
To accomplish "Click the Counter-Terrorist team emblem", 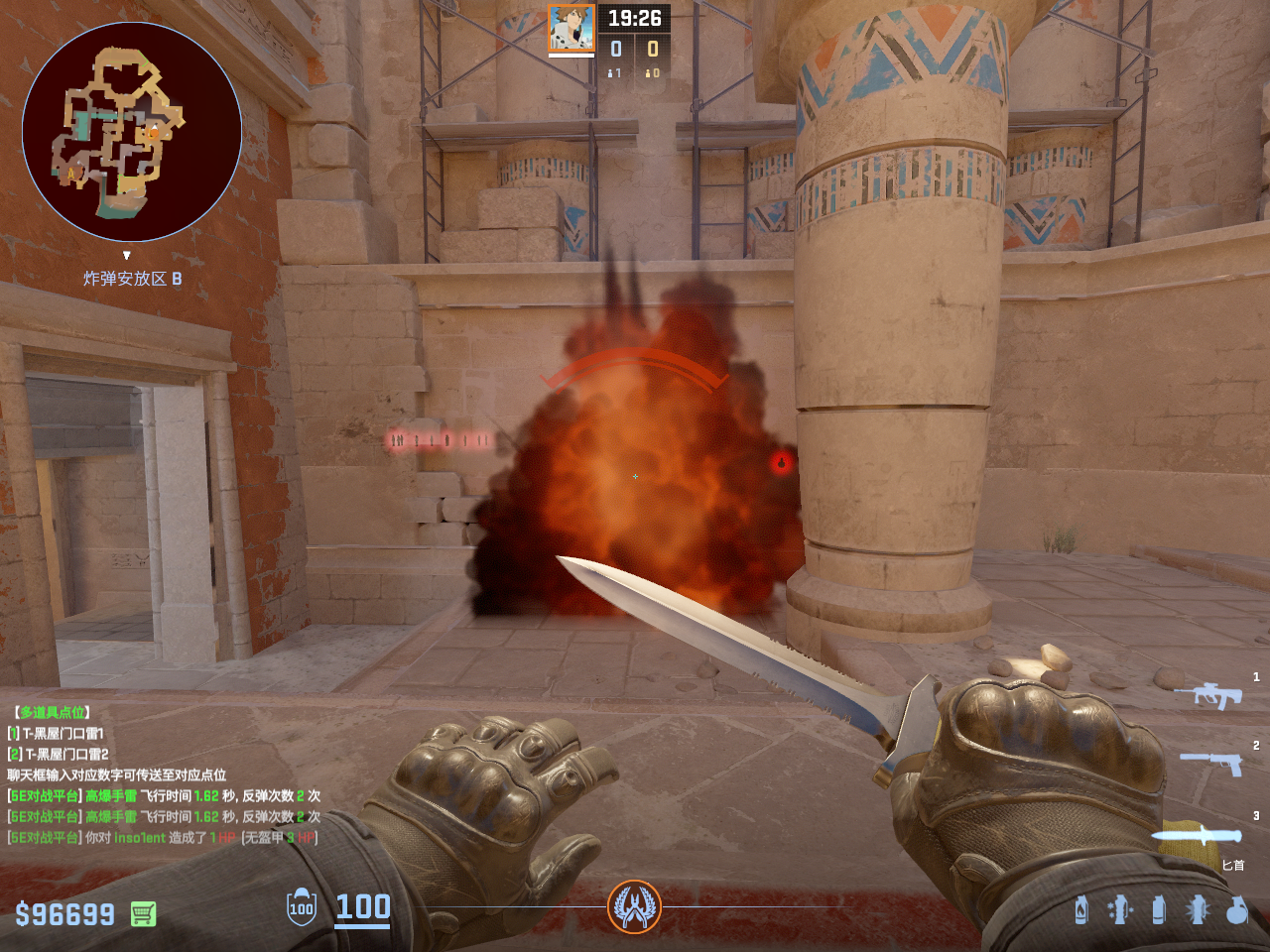I will pyautogui.click(x=634, y=906).
